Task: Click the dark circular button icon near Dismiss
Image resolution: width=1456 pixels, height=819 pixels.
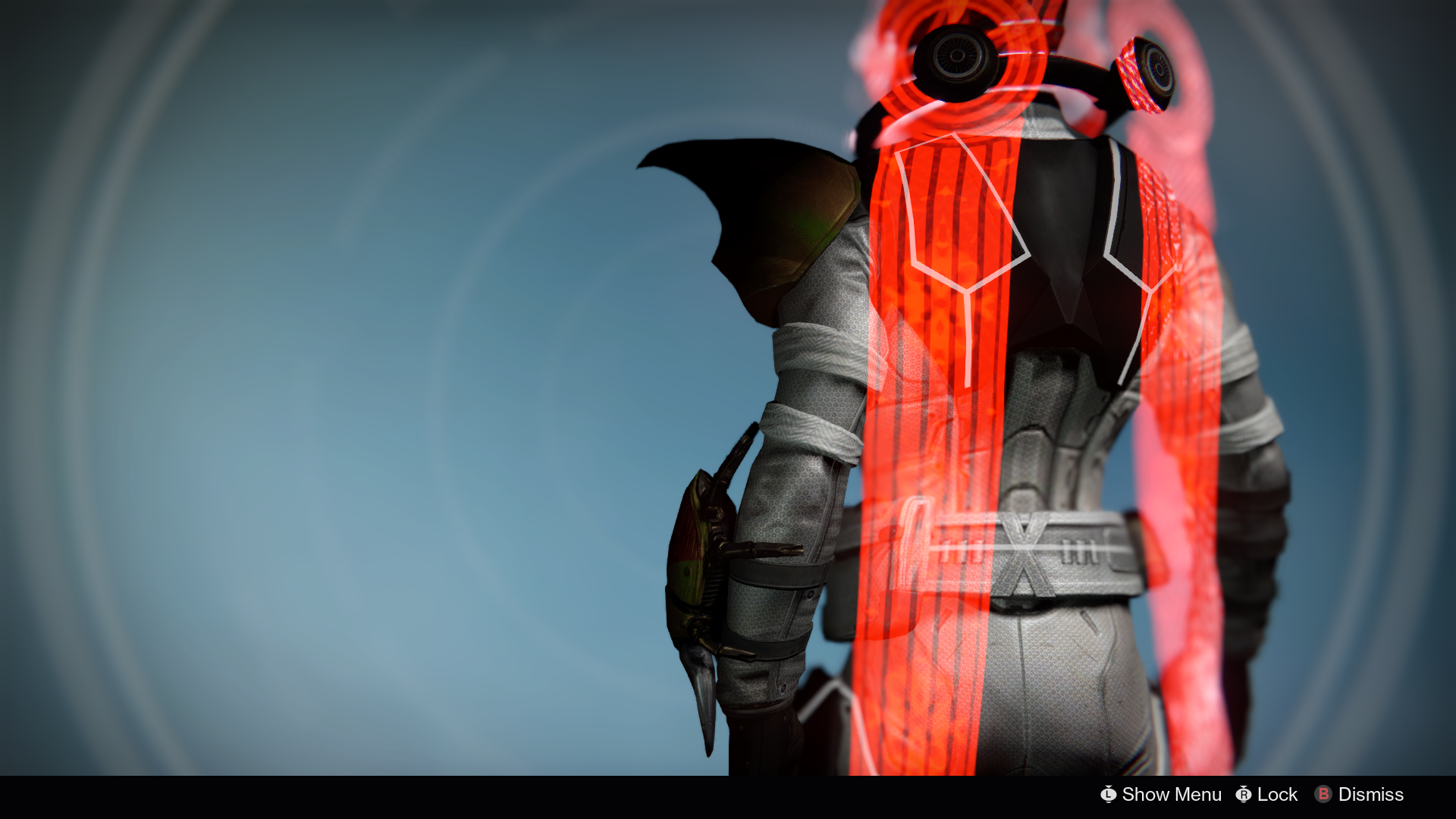Action: tap(1323, 794)
